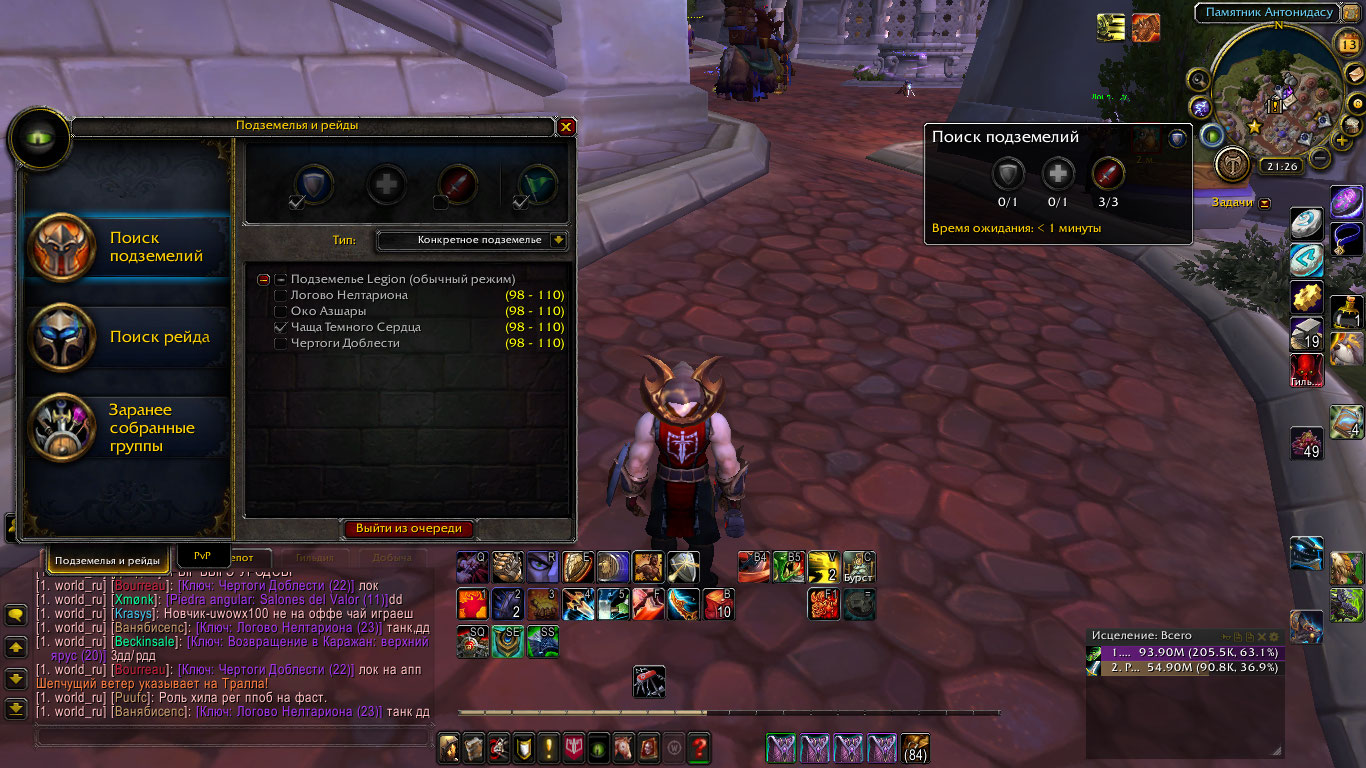Image resolution: width=1366 pixels, height=768 pixels.
Task: Zoom out the minimap with minus button
Action: [1320, 158]
